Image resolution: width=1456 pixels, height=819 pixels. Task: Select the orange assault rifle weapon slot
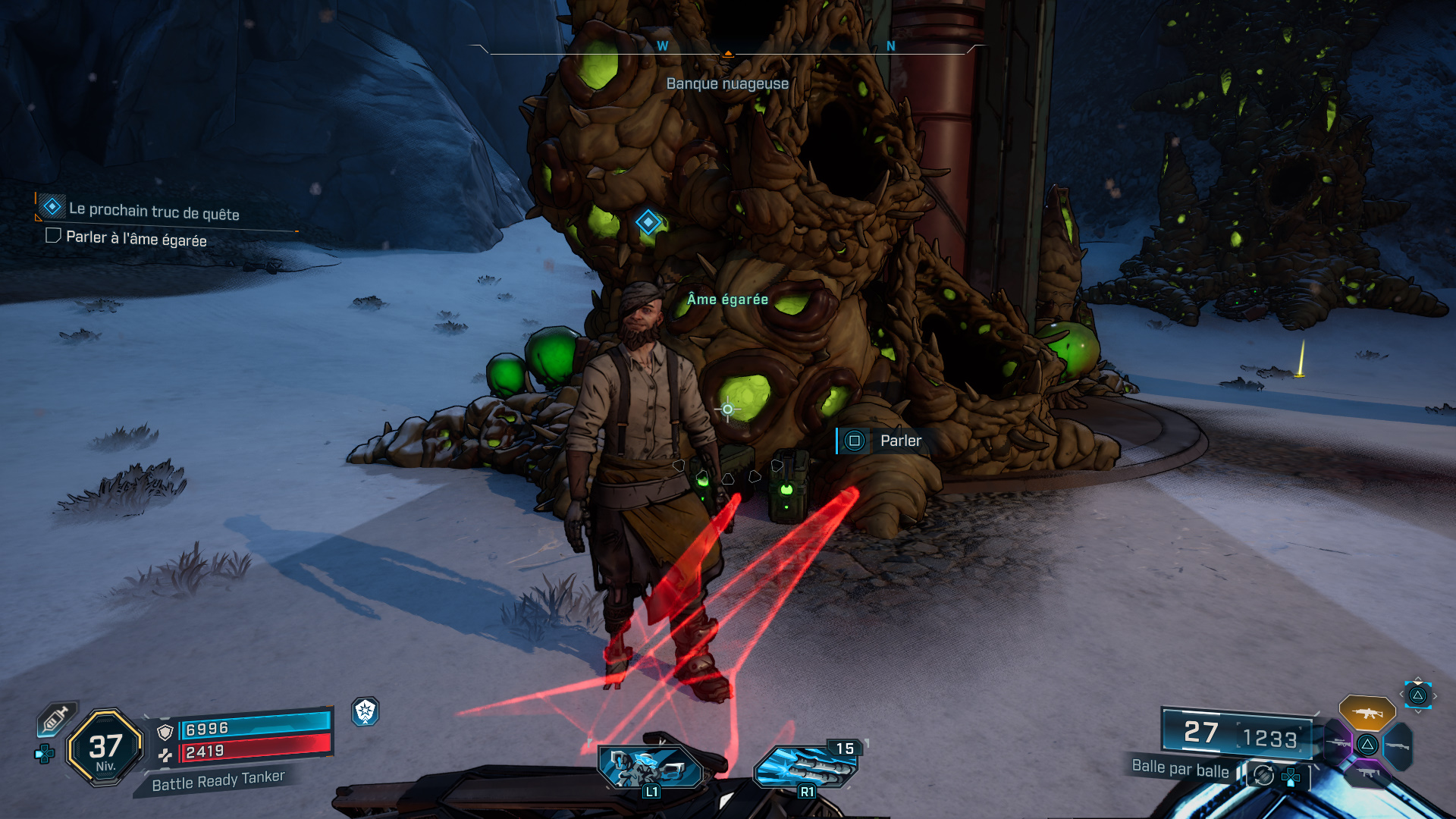click(1367, 713)
